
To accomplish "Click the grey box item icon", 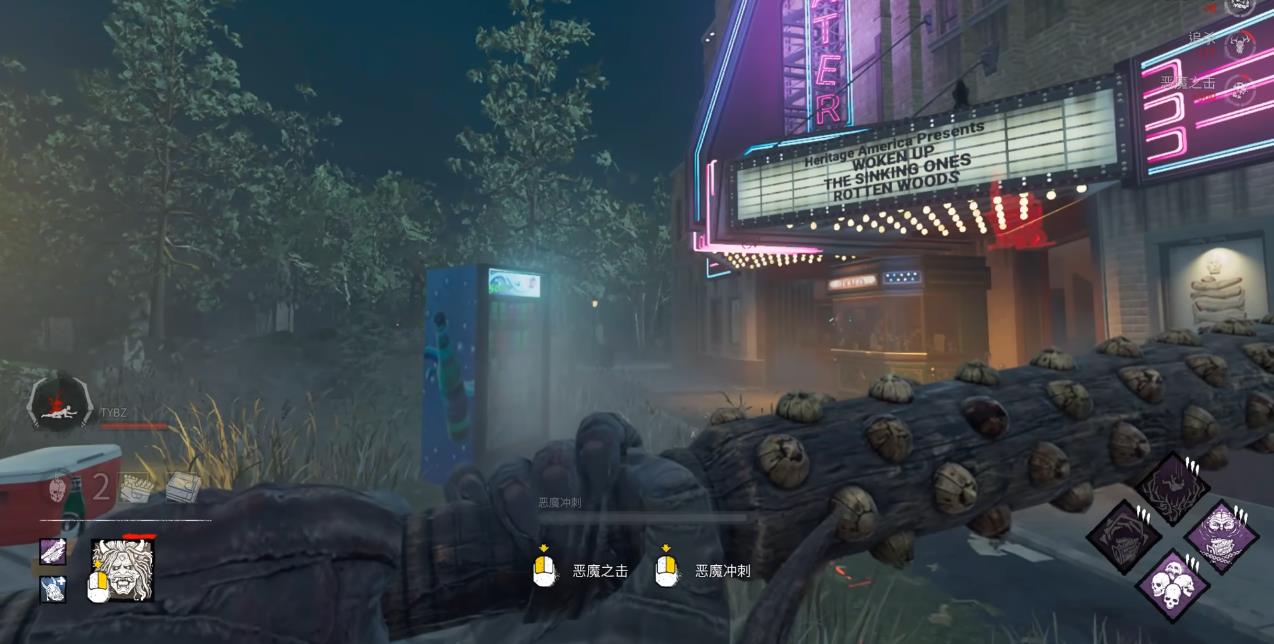I will pos(182,487).
